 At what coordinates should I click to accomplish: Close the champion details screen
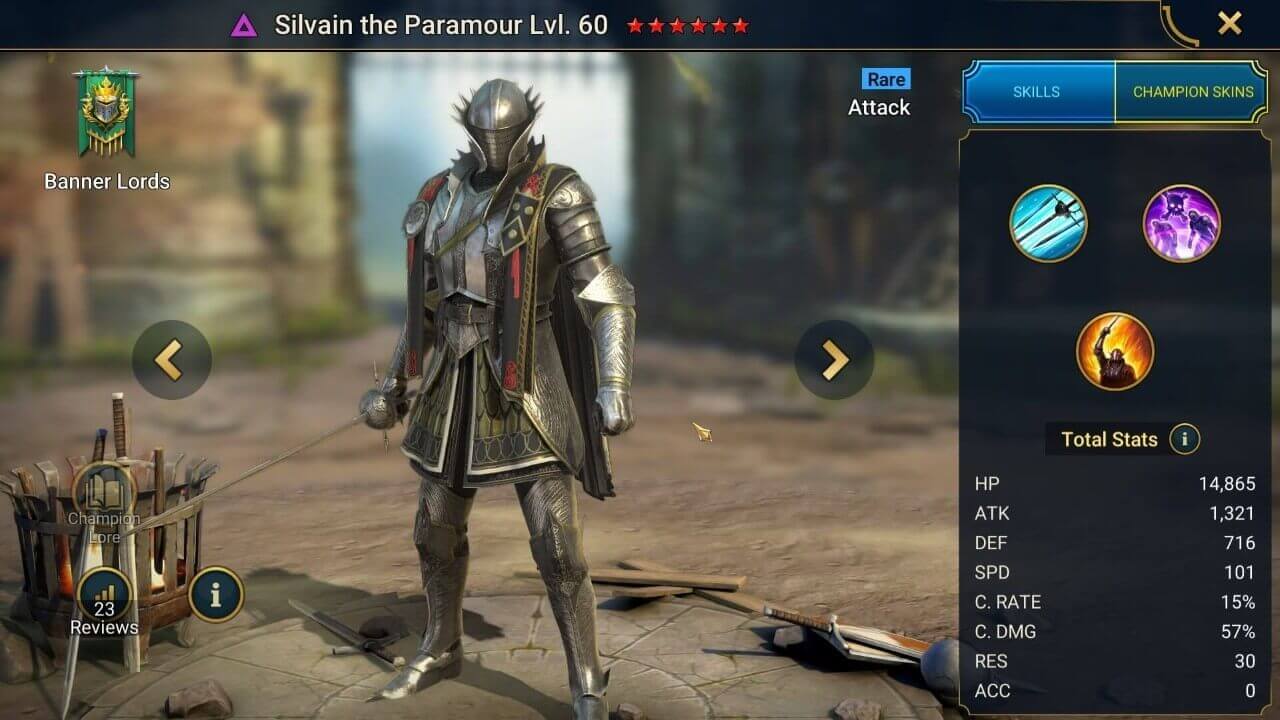[1229, 24]
